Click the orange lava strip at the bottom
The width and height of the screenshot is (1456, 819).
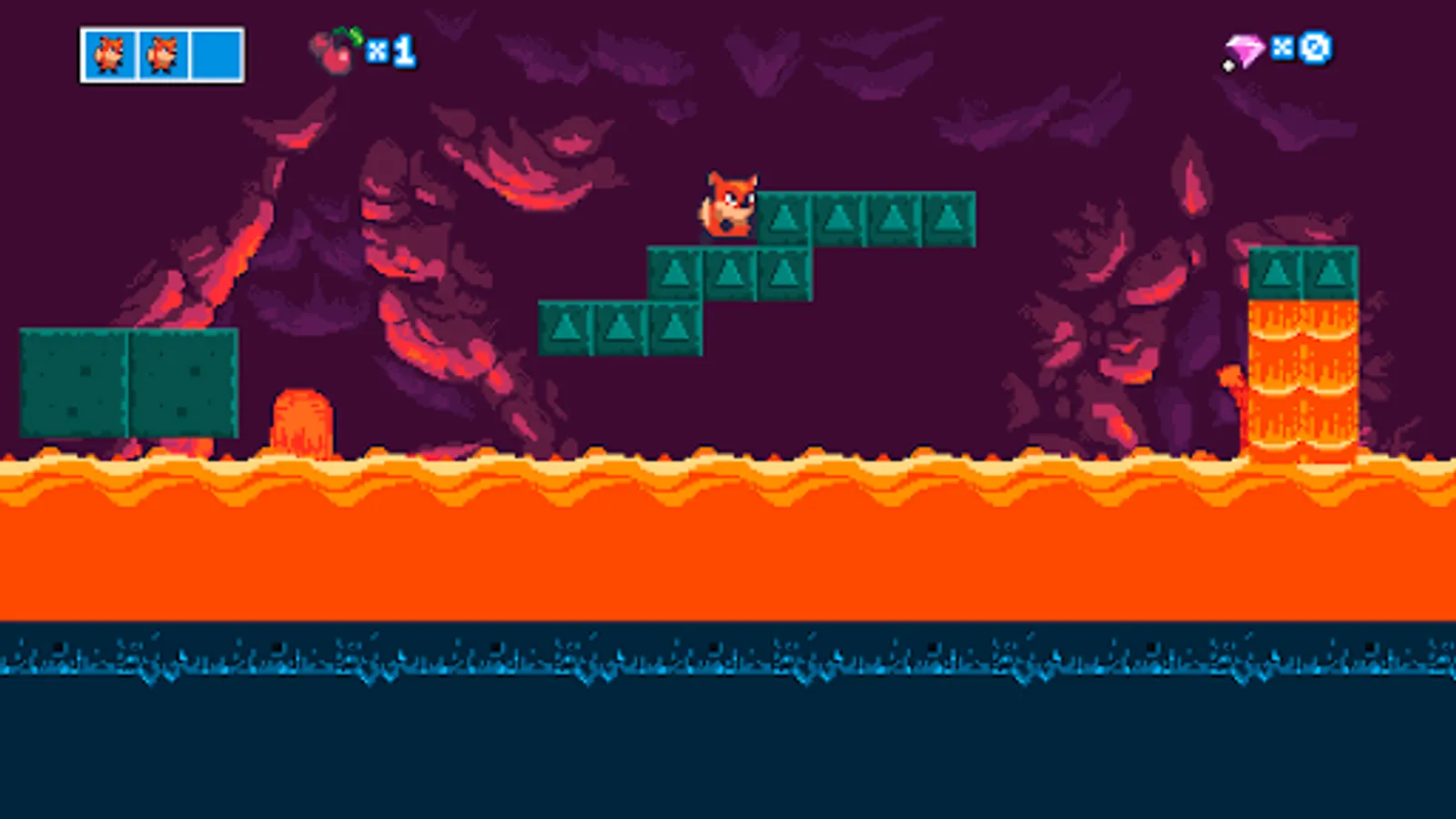[x=637, y=537]
